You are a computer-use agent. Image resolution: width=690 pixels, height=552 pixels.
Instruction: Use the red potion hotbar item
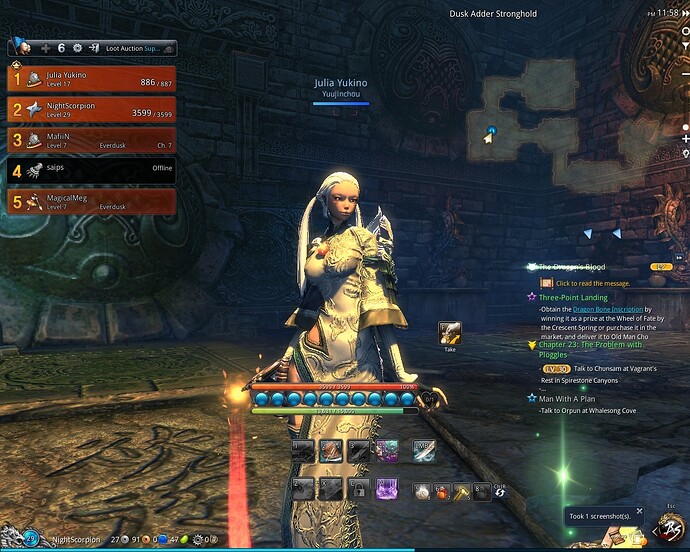(x=444, y=492)
